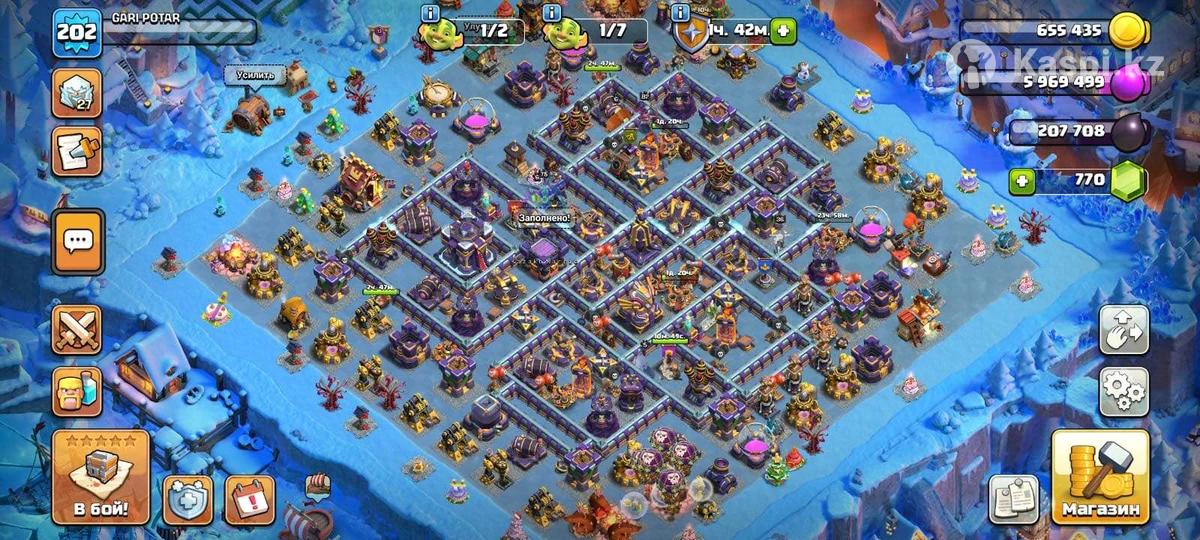
Task: Extend shield using green plus button
Action: [x=783, y=31]
